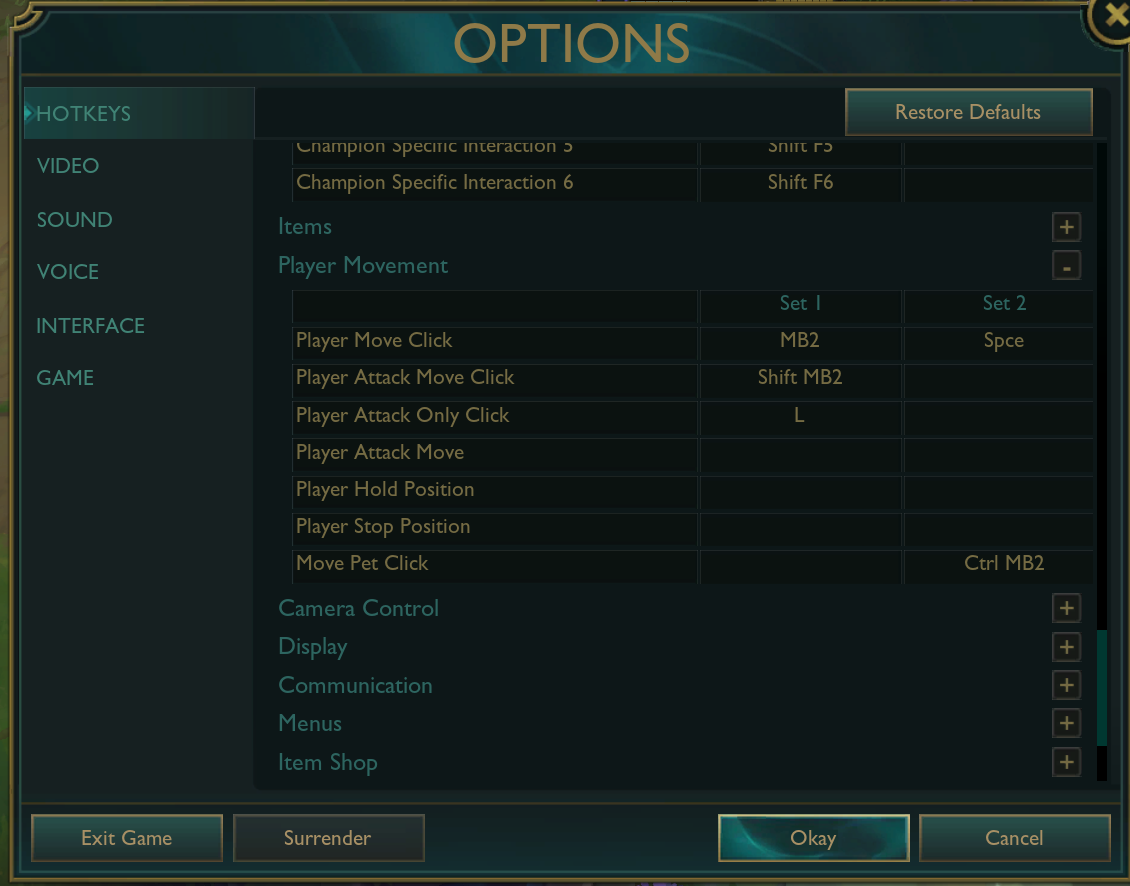Show the Game options tab

coord(65,378)
